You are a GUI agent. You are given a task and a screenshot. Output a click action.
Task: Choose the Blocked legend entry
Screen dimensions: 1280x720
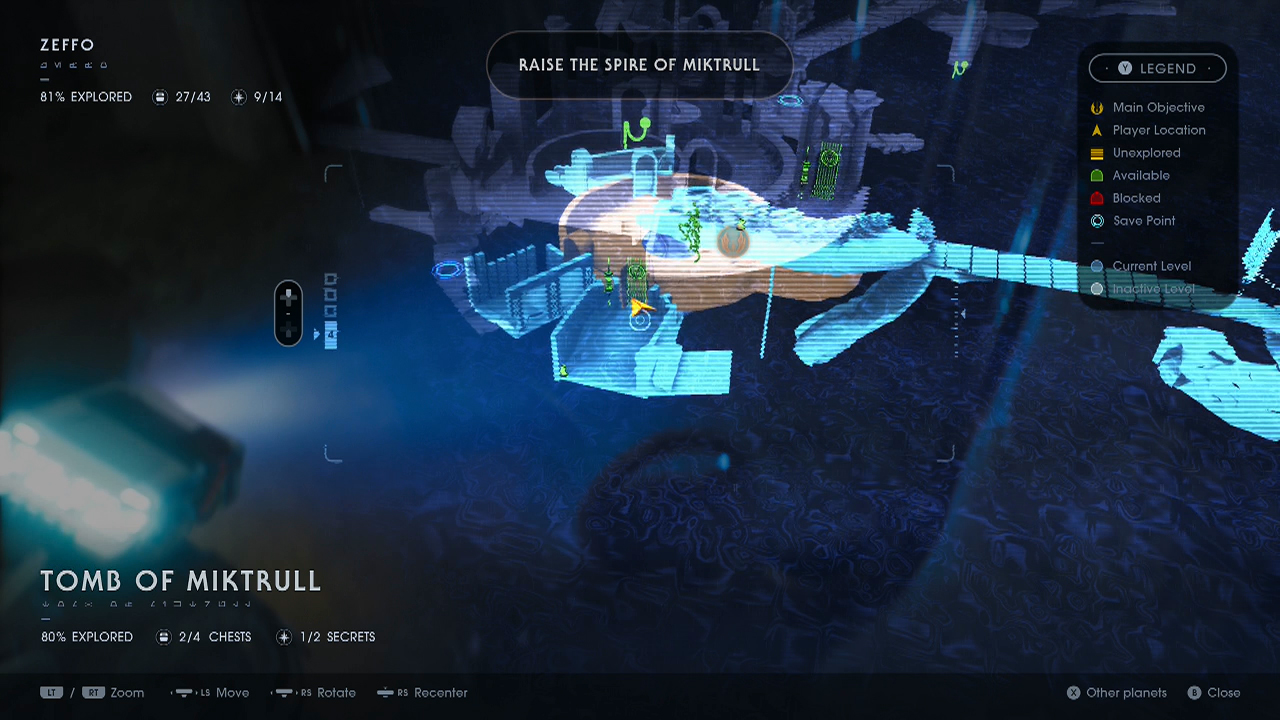tap(1136, 198)
